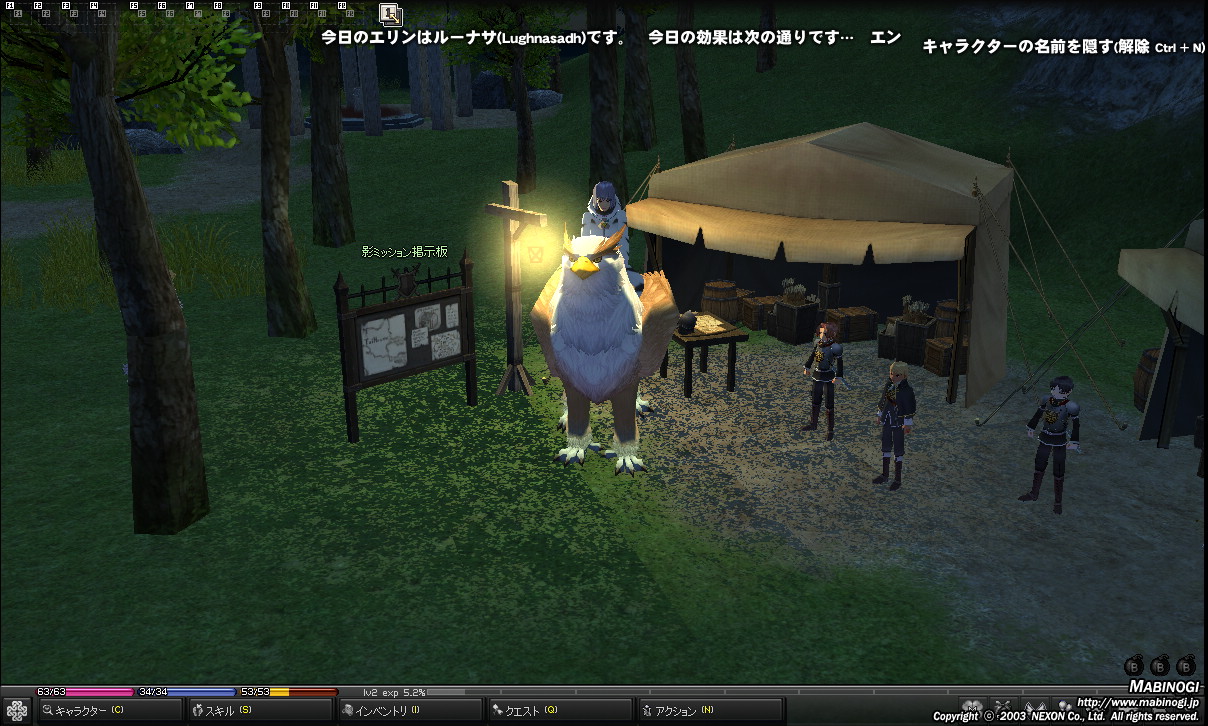Click the crossed swords icon in bottom bar
Viewport: 1208px width, 726px height.
1001,706
